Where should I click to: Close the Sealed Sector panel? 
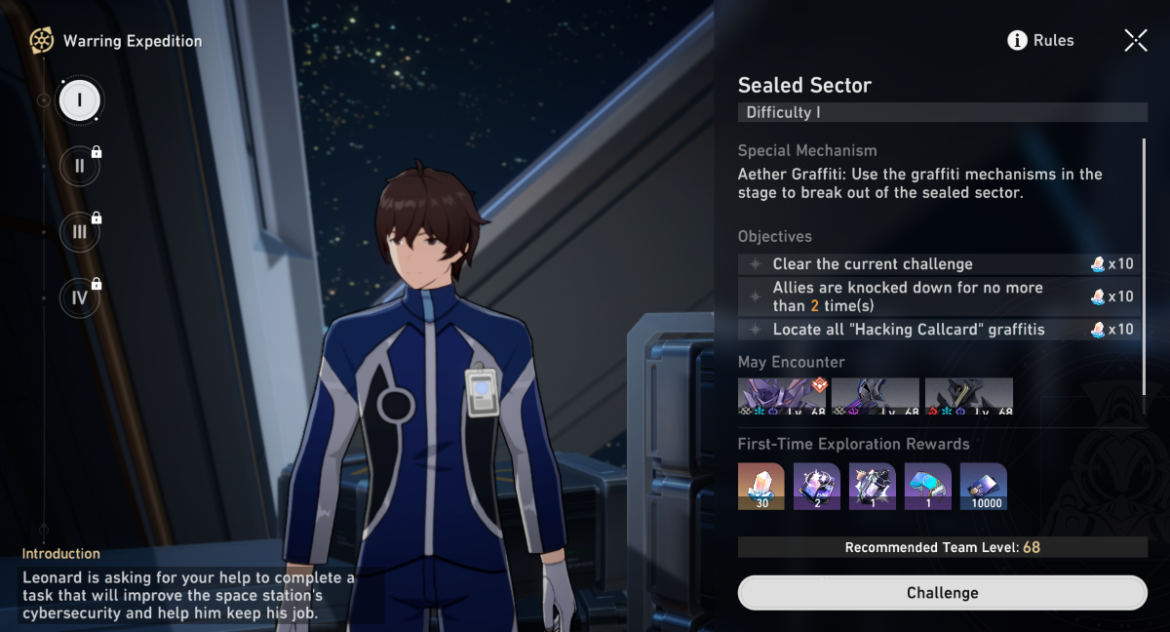1135,40
